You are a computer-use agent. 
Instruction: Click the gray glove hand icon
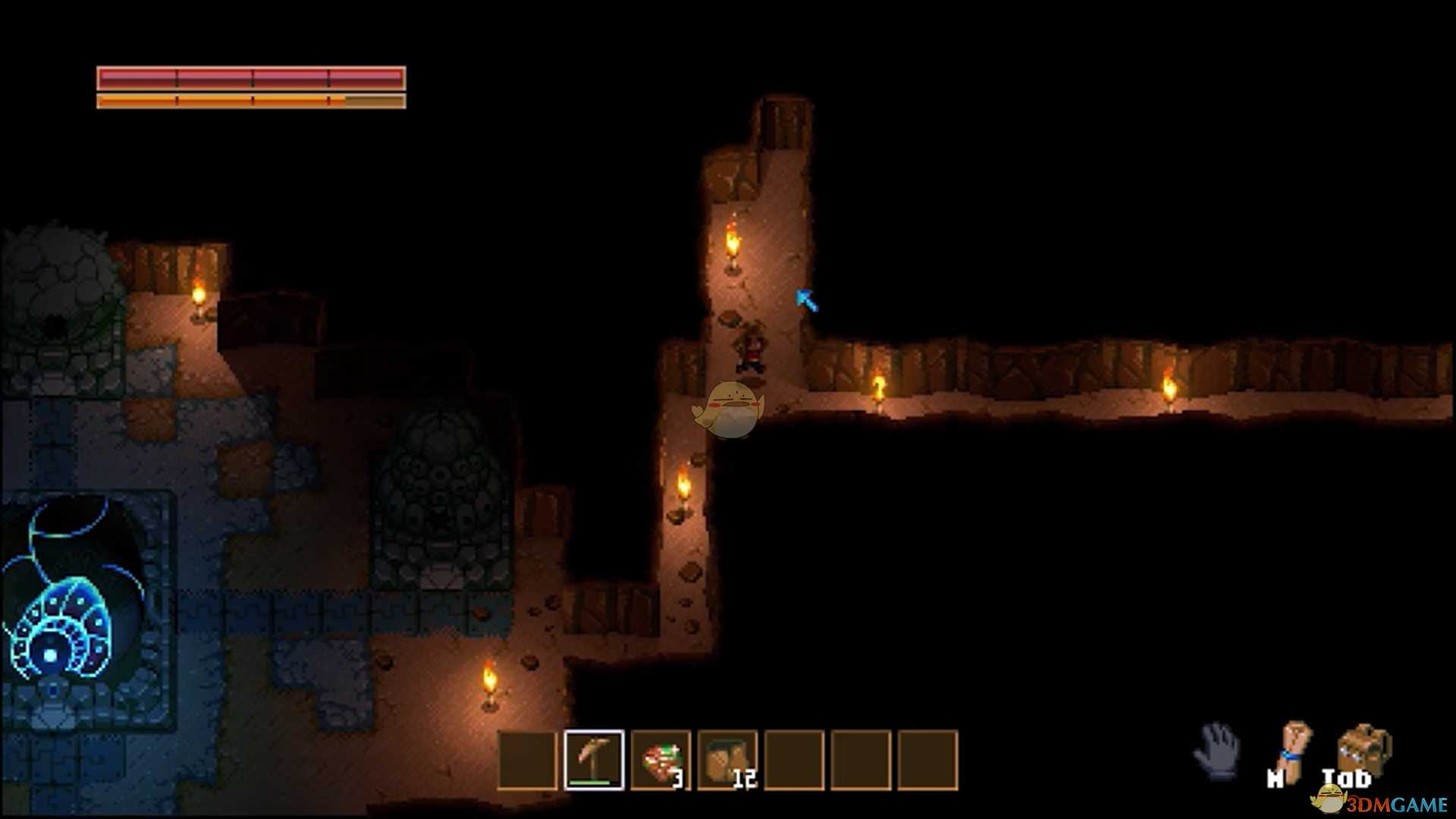[x=1216, y=751]
